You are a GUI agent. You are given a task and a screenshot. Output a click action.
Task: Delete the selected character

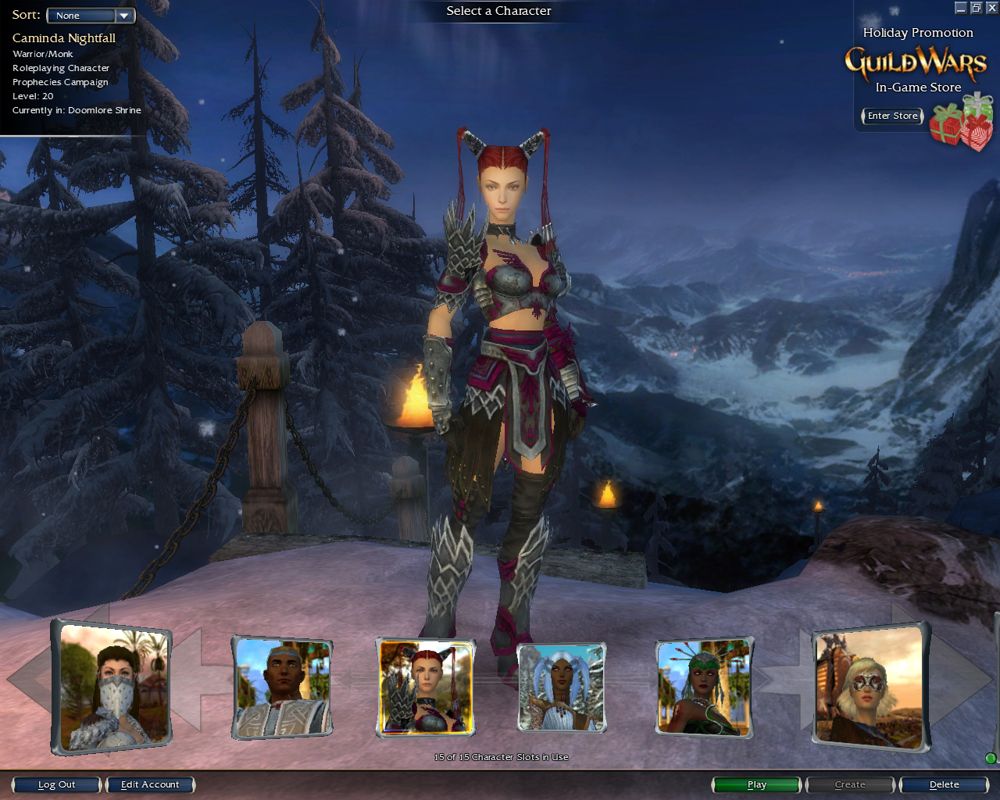944,785
